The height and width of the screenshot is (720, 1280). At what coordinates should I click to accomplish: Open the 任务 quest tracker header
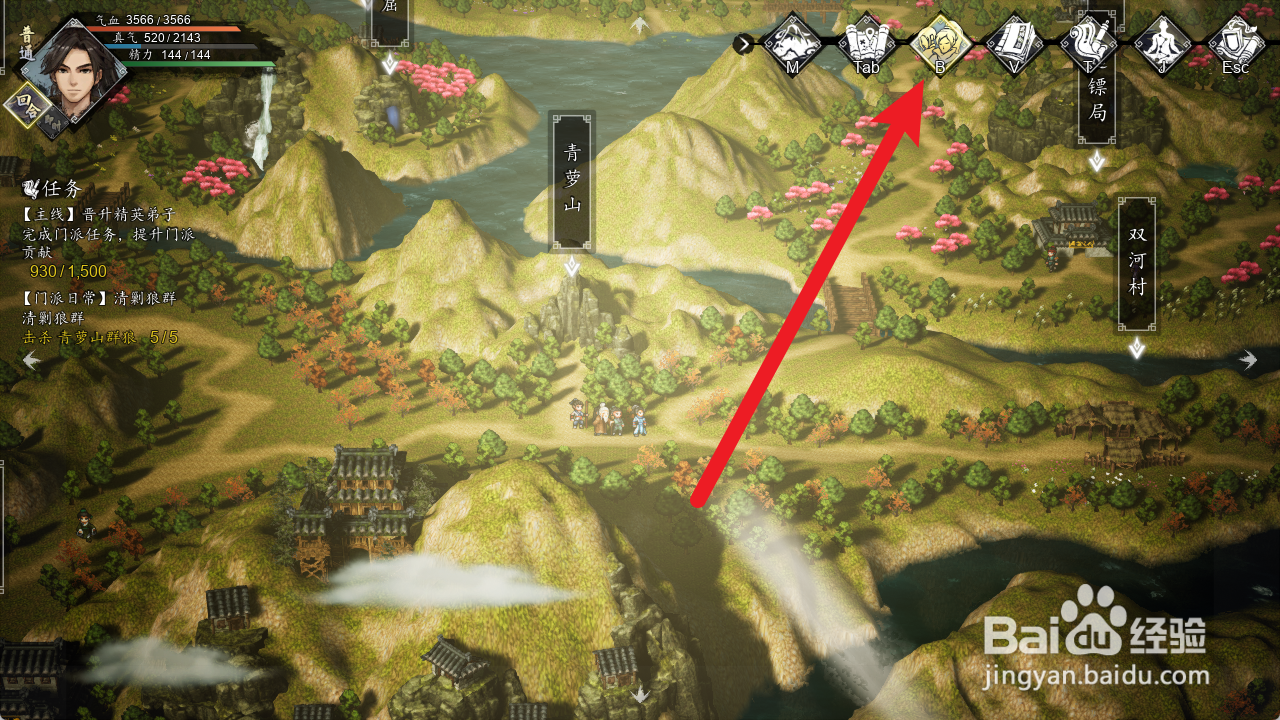[x=52, y=189]
